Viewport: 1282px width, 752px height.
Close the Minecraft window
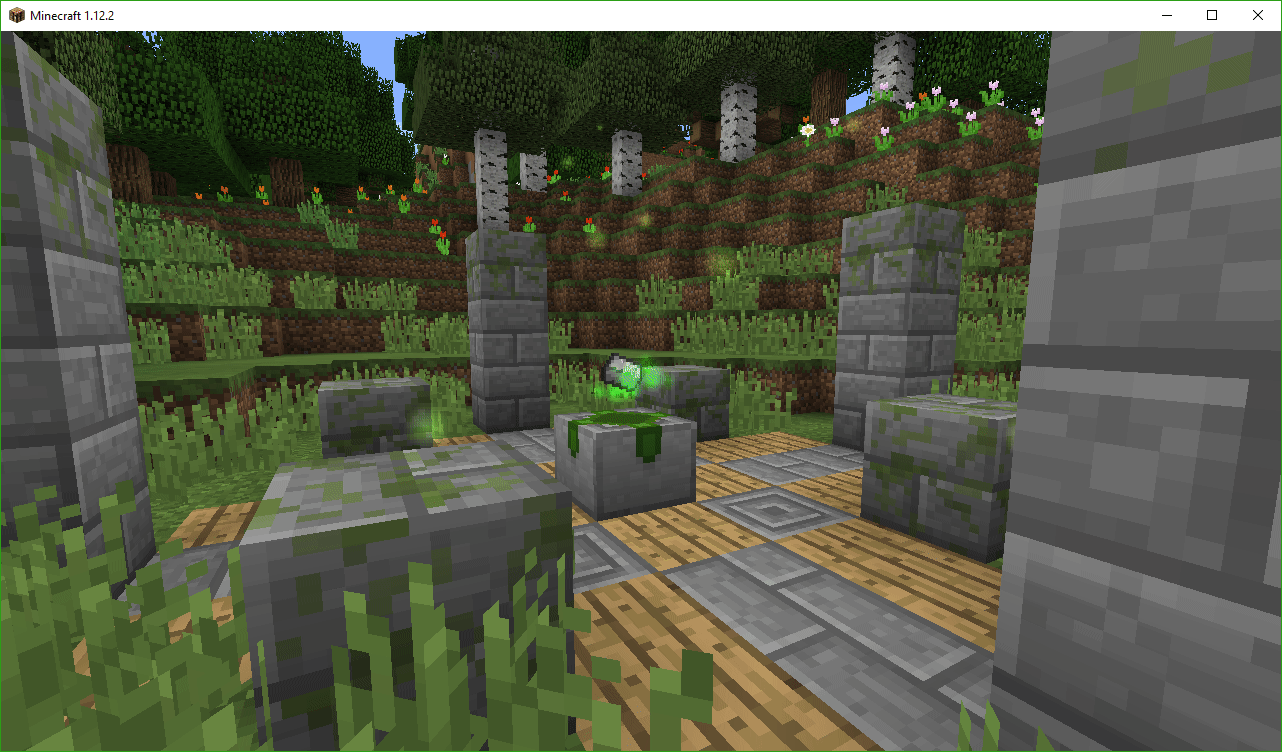[1257, 15]
